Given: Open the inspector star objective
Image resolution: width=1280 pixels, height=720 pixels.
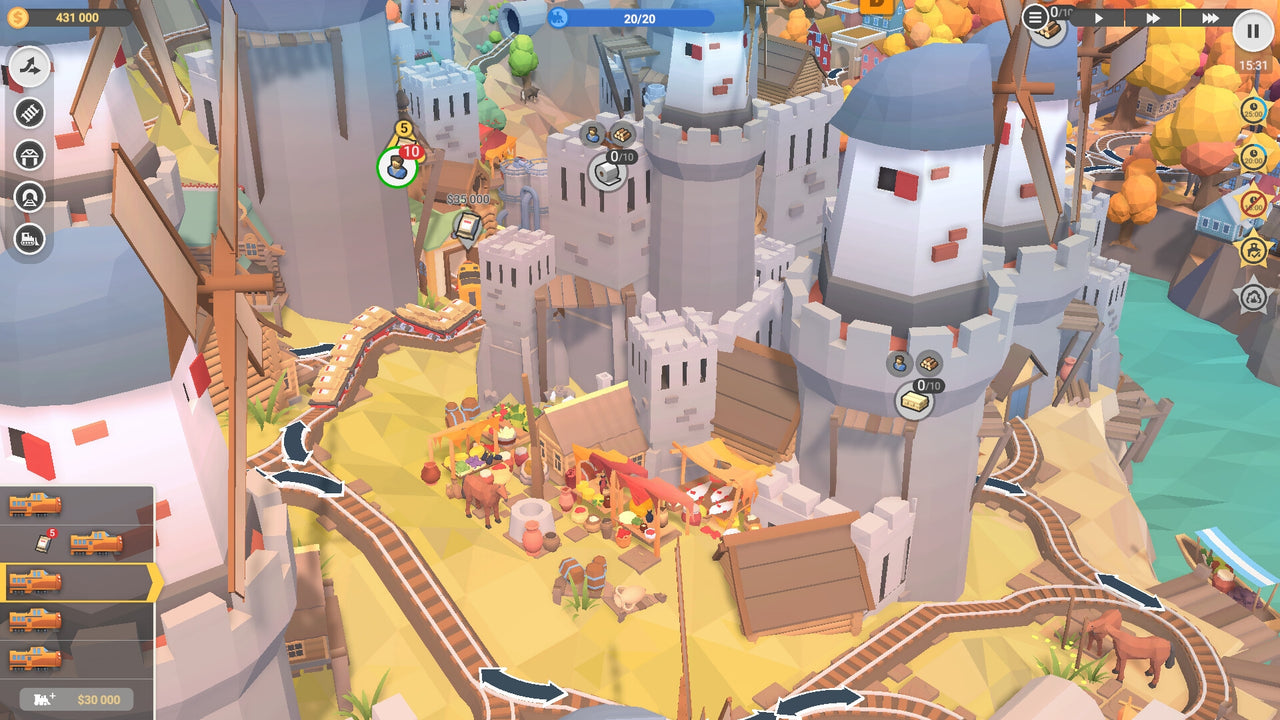Looking at the screenshot, I should 1252,250.
